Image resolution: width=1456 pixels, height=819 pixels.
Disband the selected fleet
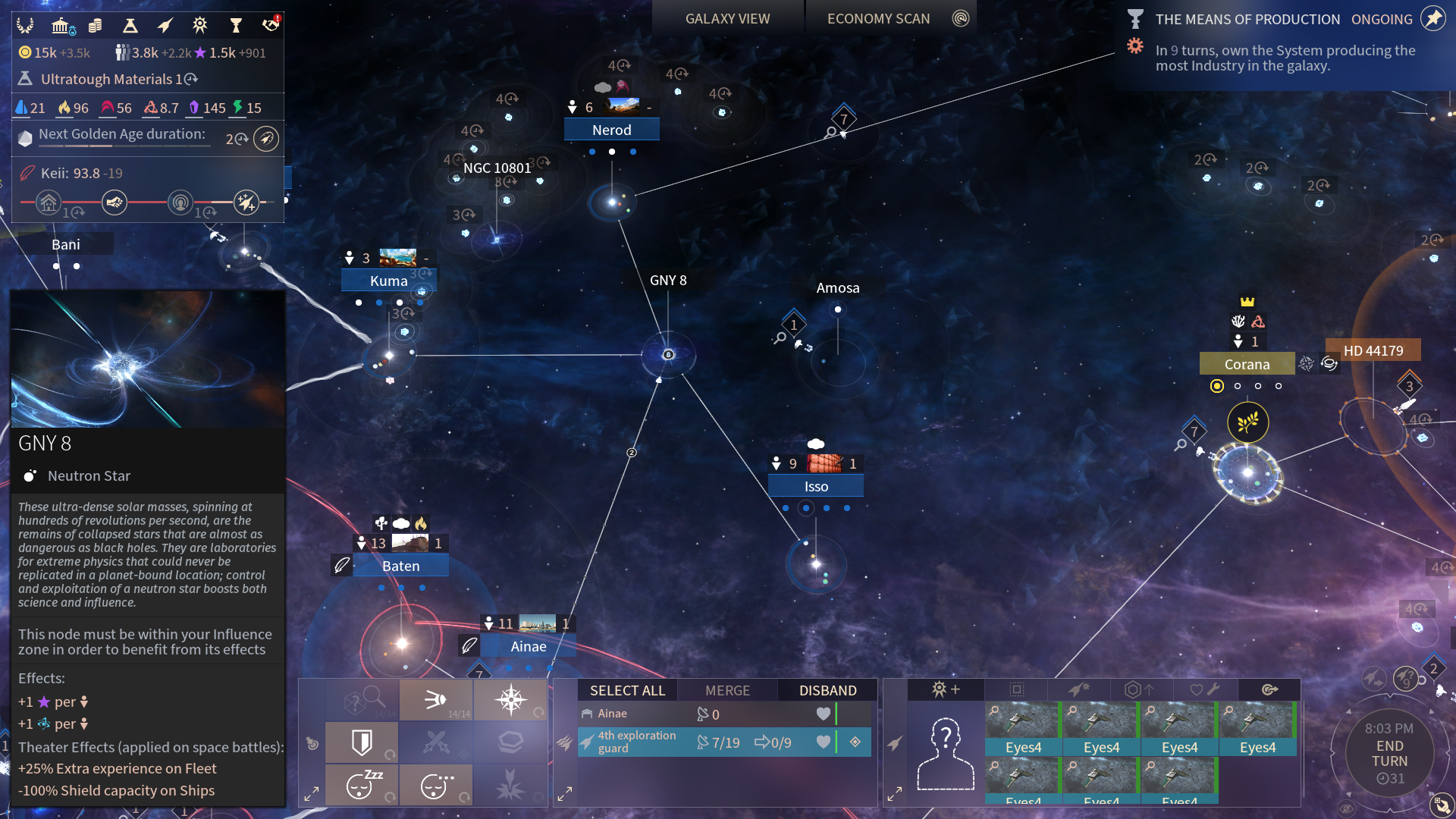827,690
